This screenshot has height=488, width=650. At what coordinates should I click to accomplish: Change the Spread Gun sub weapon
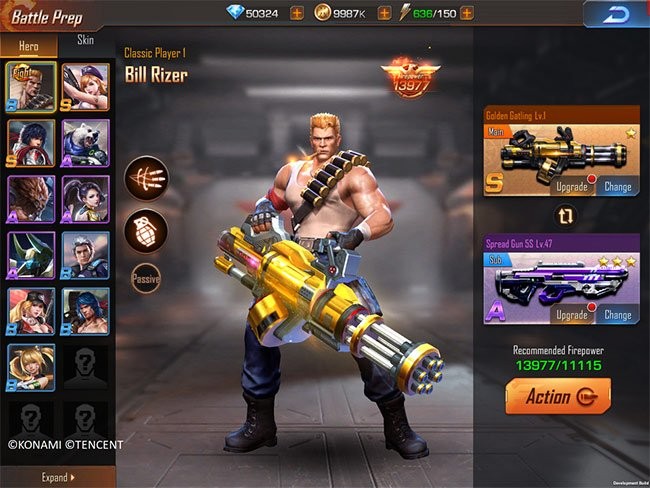click(617, 315)
